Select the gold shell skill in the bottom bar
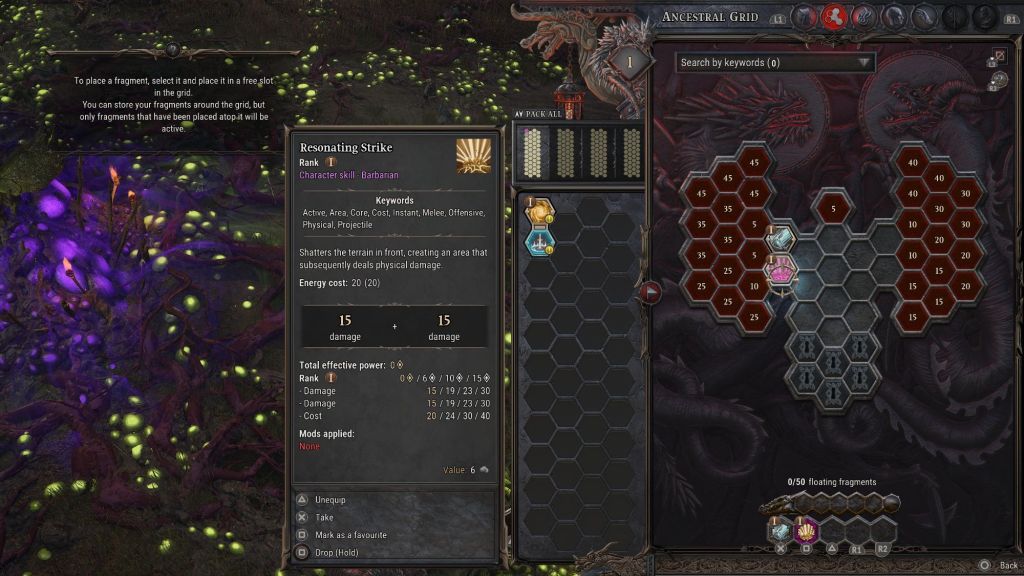This screenshot has width=1024, height=576. click(805, 530)
